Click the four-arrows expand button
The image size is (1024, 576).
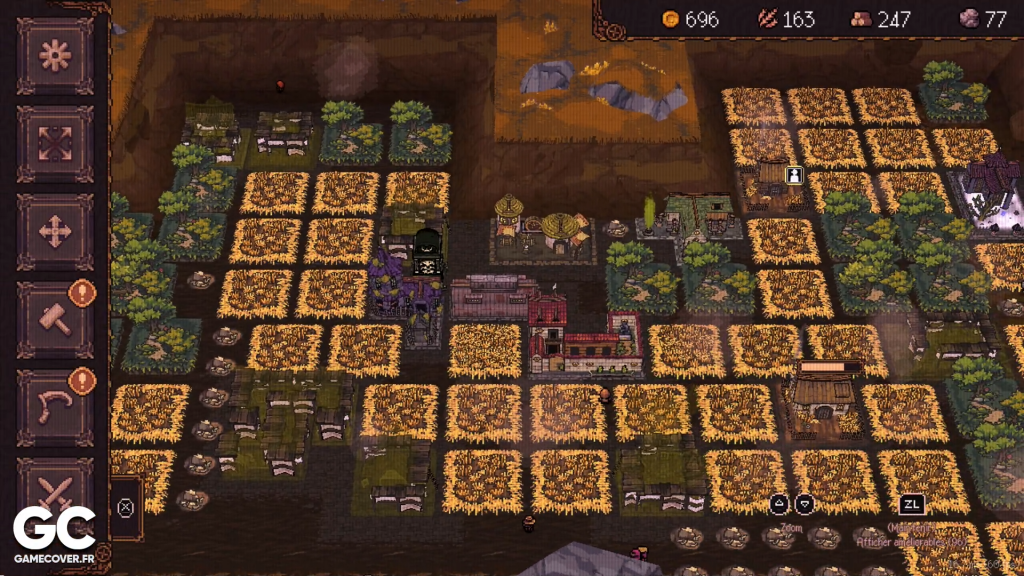55,143
